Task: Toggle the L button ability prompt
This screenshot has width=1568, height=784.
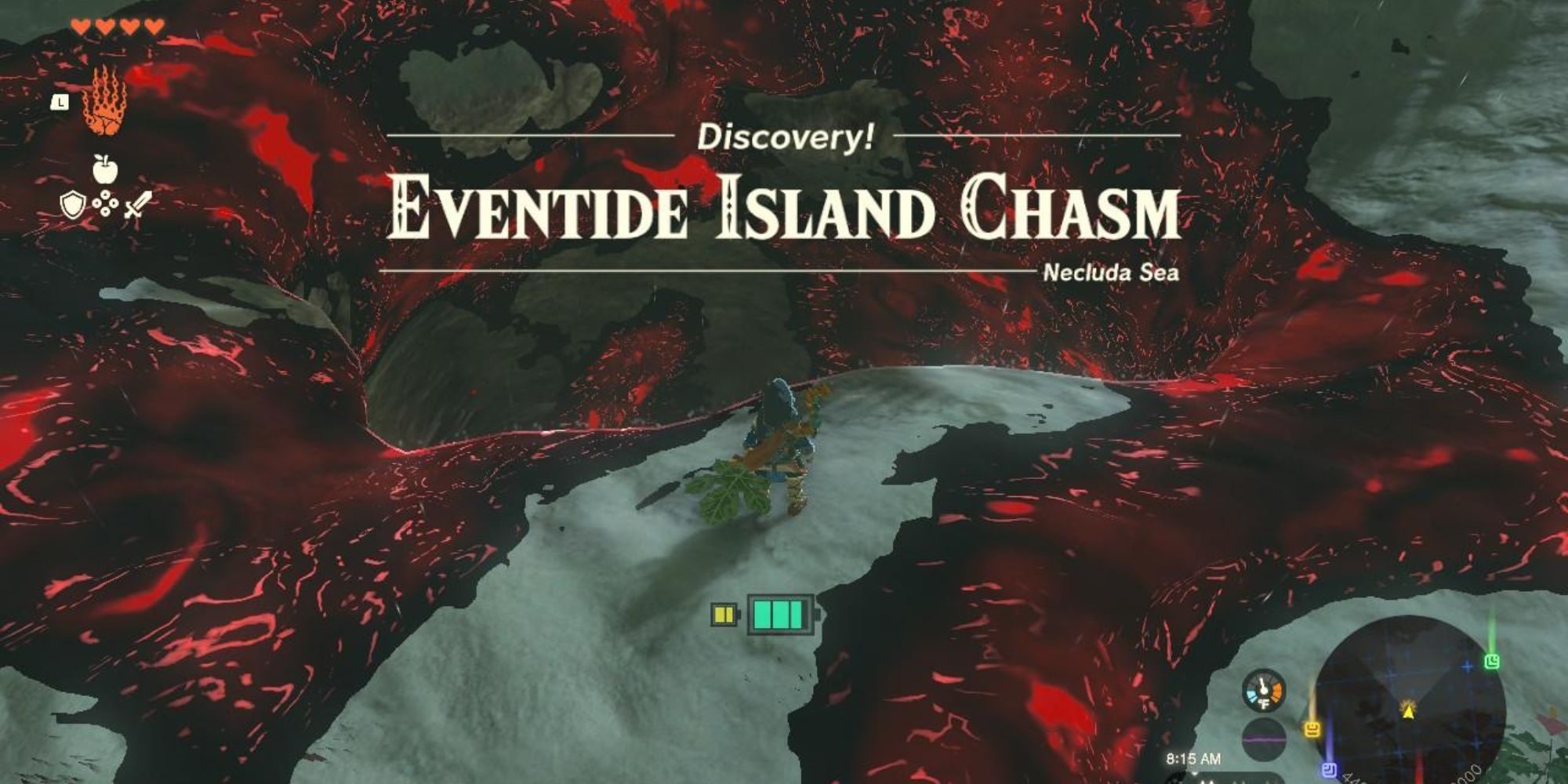Action: (60, 101)
